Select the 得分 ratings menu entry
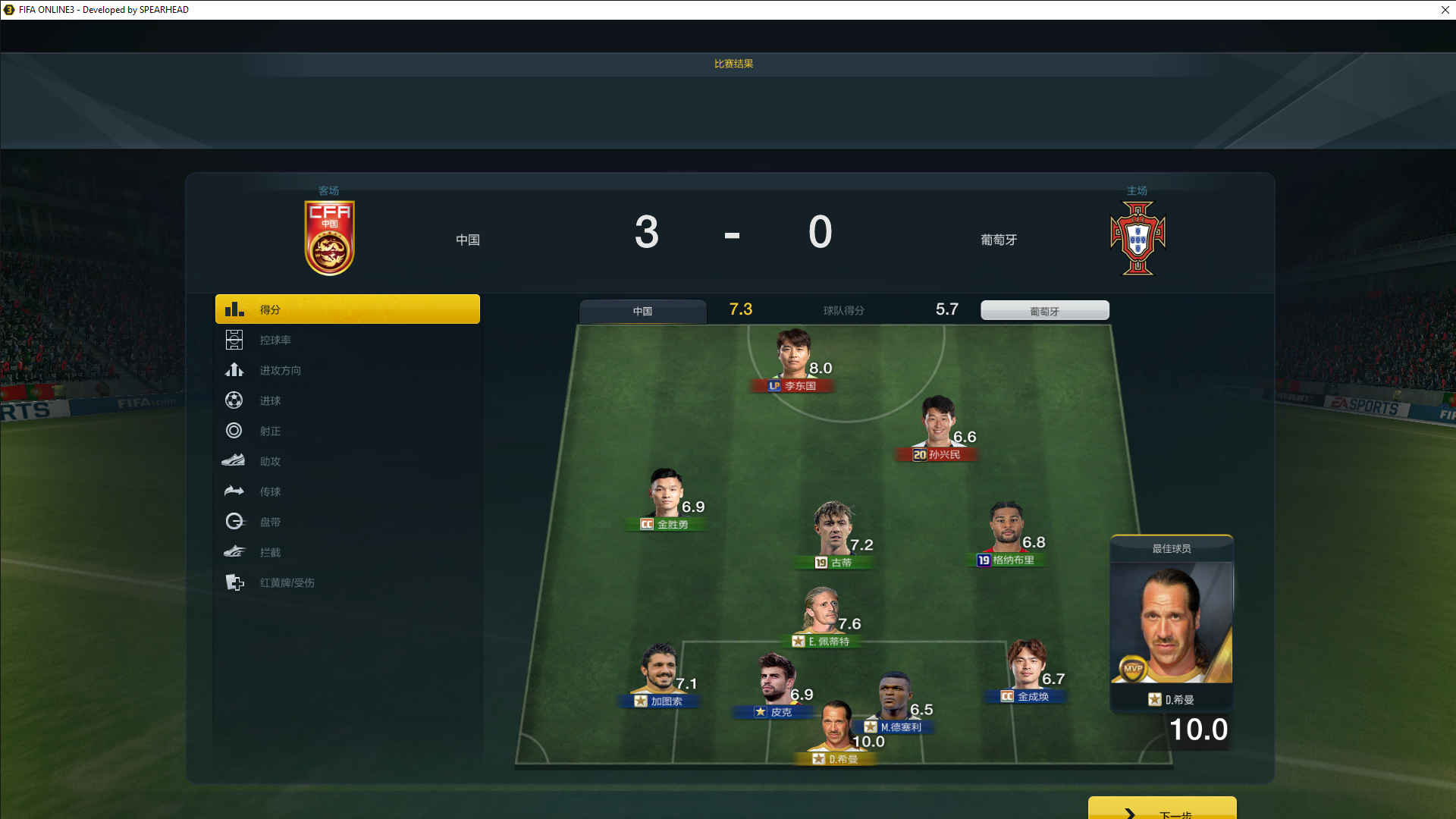Image resolution: width=1456 pixels, height=819 pixels. pos(347,309)
